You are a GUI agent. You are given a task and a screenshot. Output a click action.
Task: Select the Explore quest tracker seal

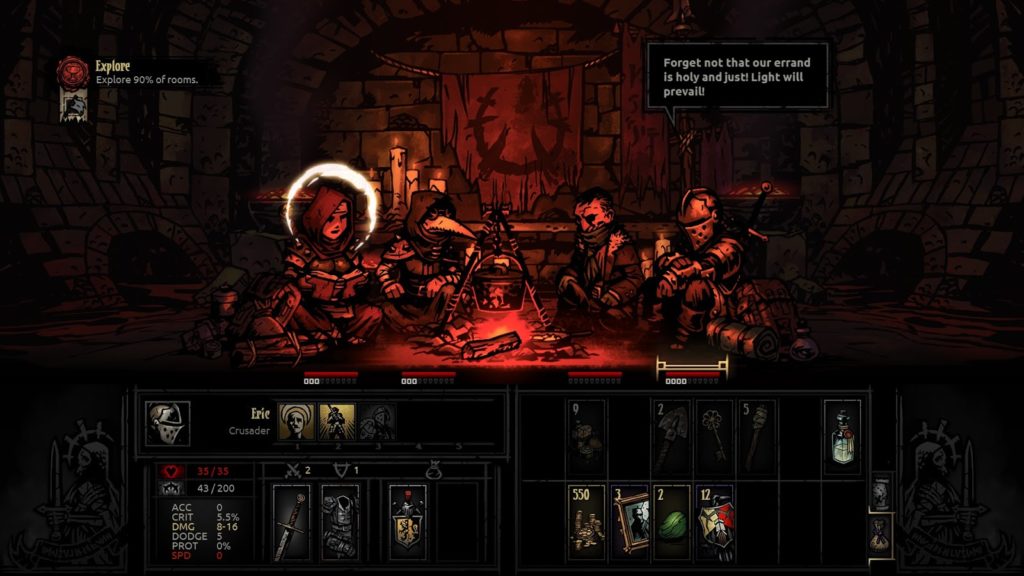[73, 72]
